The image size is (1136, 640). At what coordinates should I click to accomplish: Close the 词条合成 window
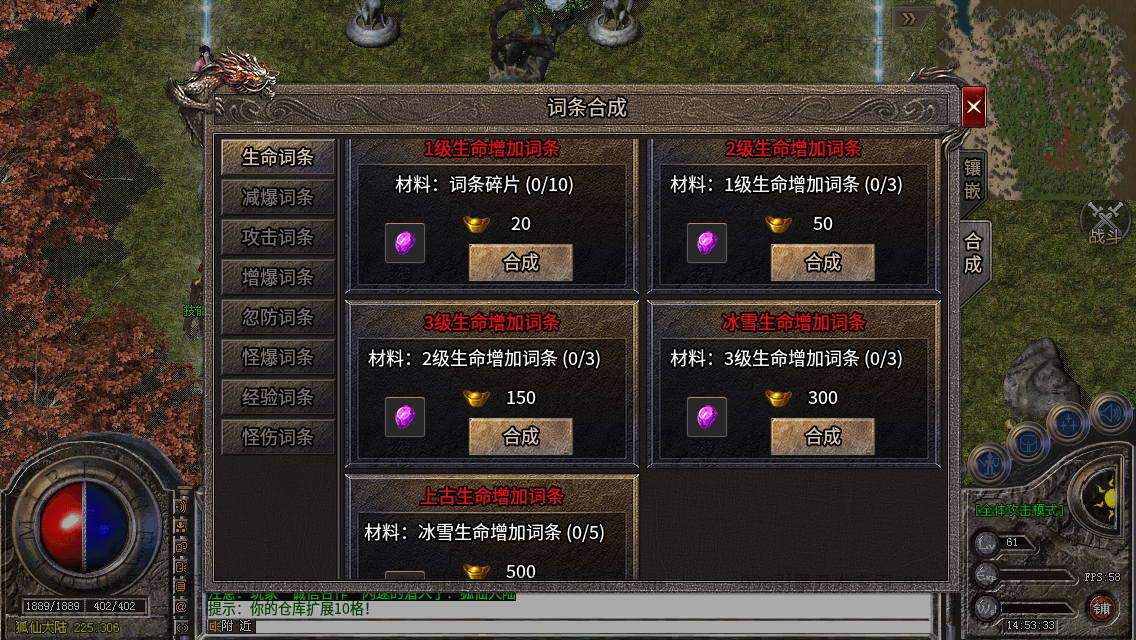click(x=974, y=107)
